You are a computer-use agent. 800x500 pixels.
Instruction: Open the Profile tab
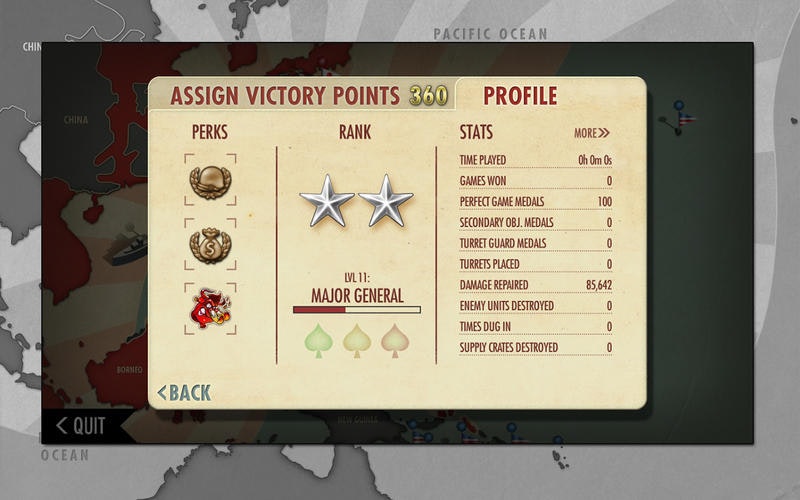tap(520, 96)
